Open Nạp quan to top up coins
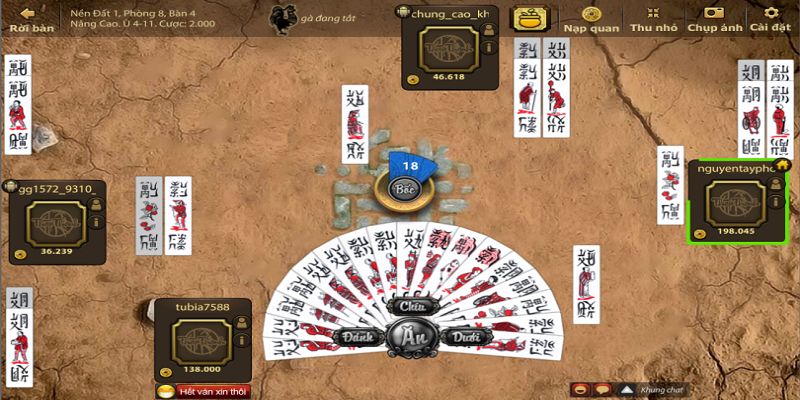The image size is (800, 400). coord(588,18)
